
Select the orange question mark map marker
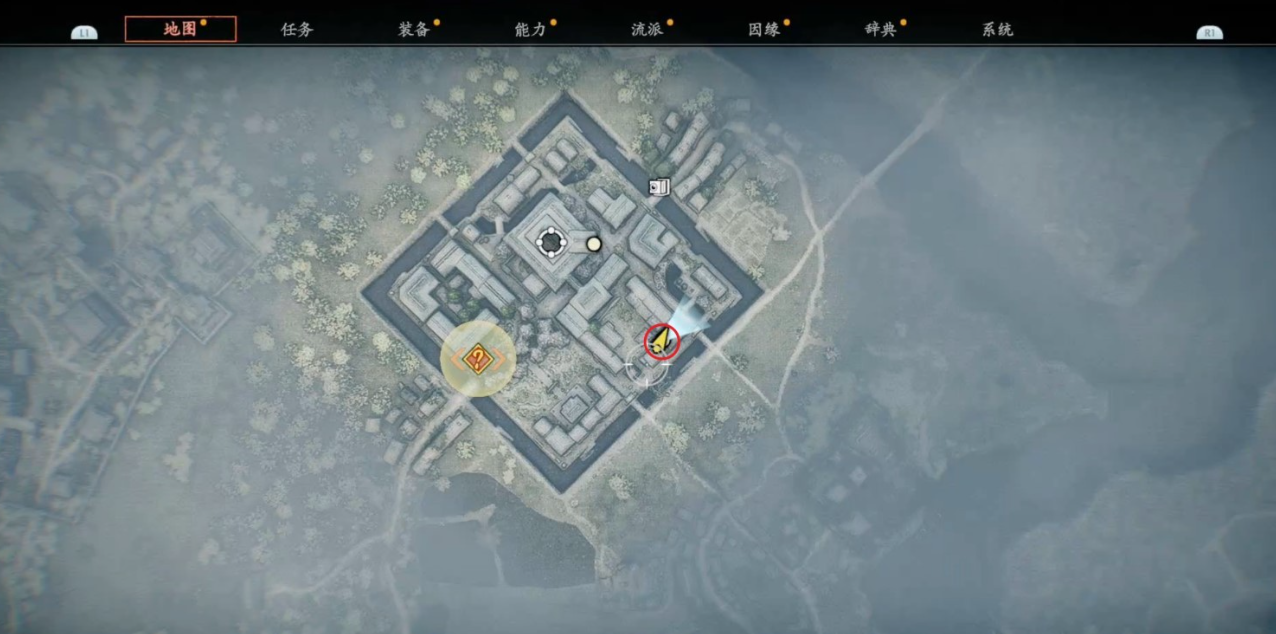478,359
